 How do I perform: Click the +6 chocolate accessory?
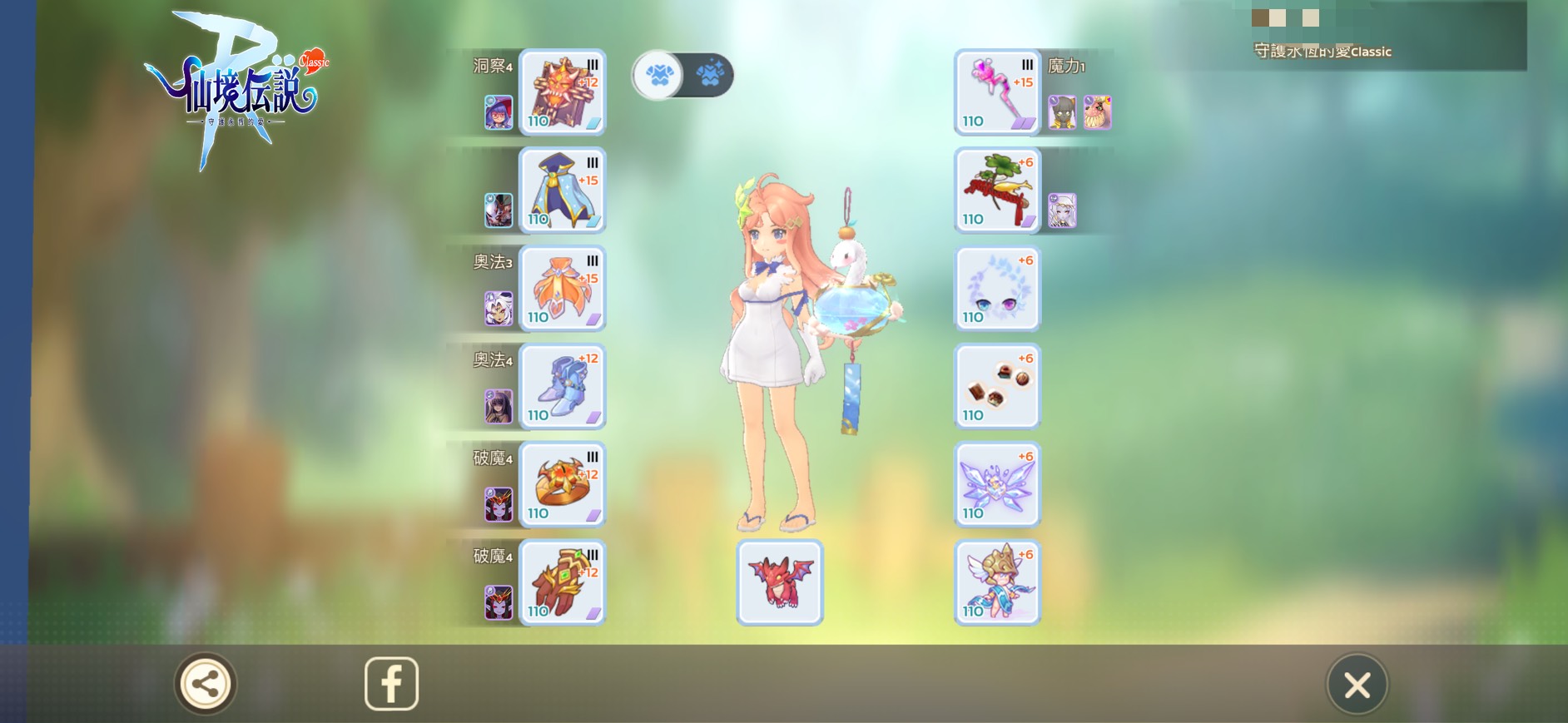click(997, 387)
